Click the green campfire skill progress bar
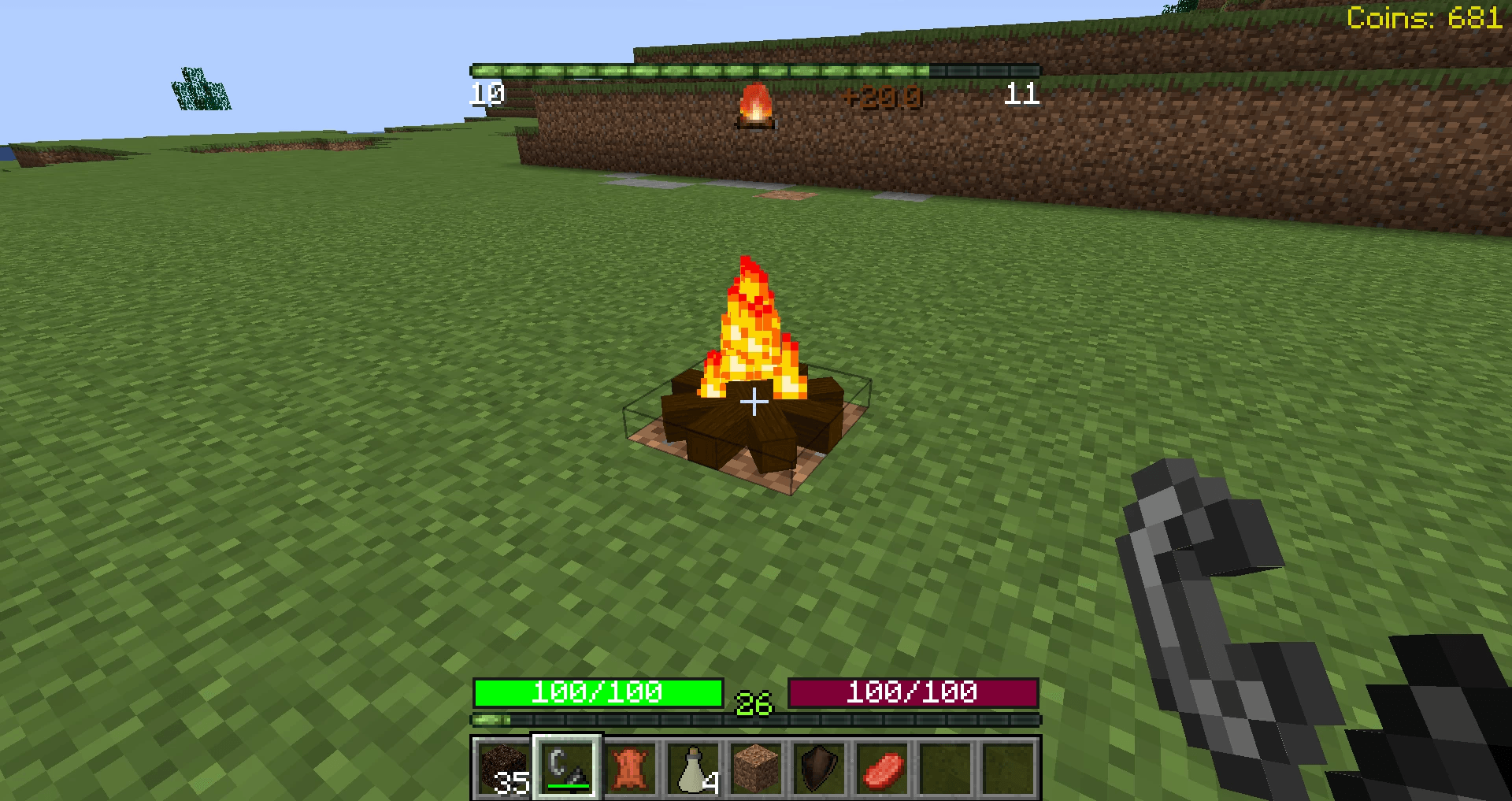Image resolution: width=1512 pixels, height=801 pixels. [x=754, y=70]
